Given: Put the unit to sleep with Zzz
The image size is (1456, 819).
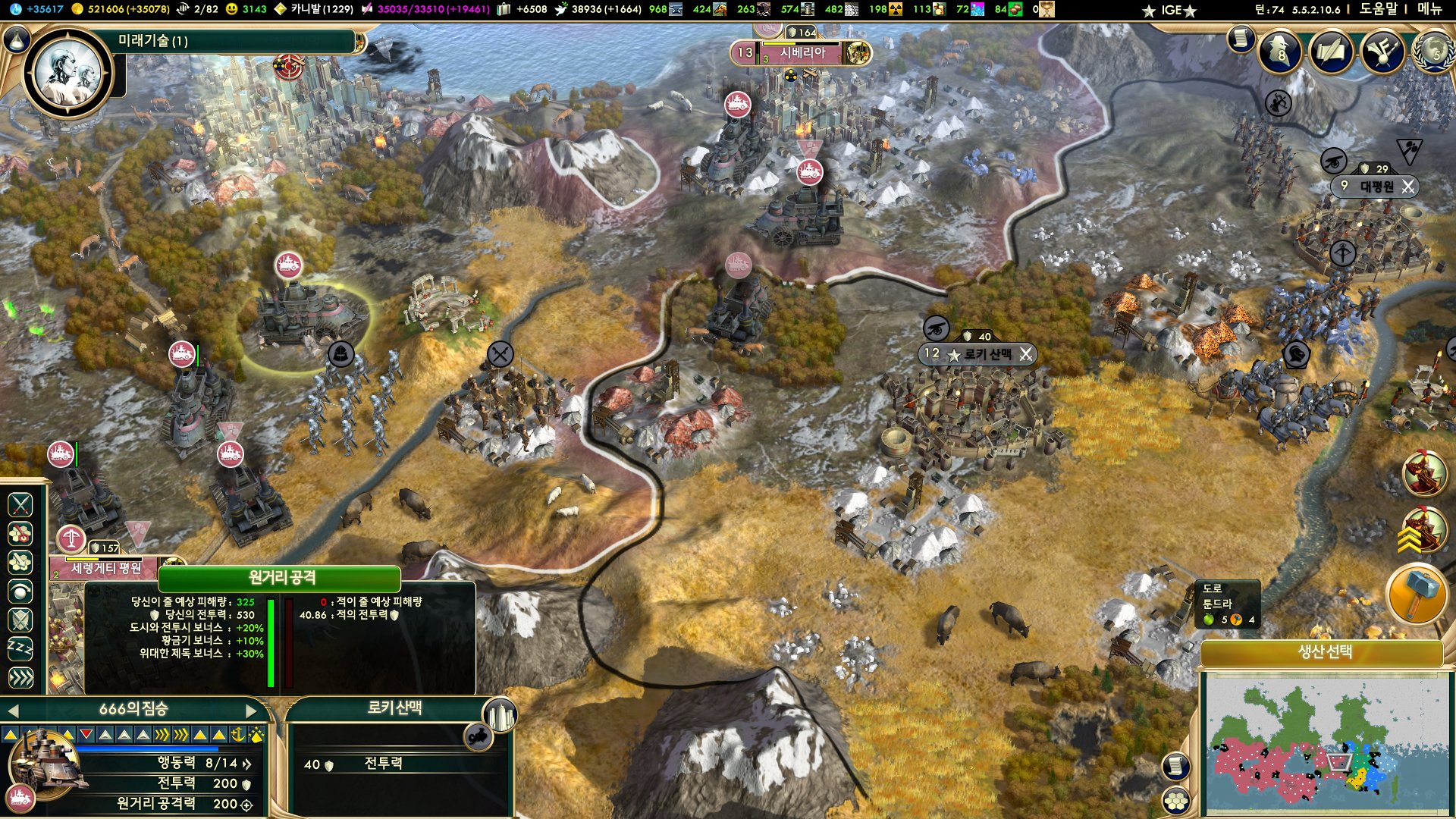Looking at the screenshot, I should point(20,648).
